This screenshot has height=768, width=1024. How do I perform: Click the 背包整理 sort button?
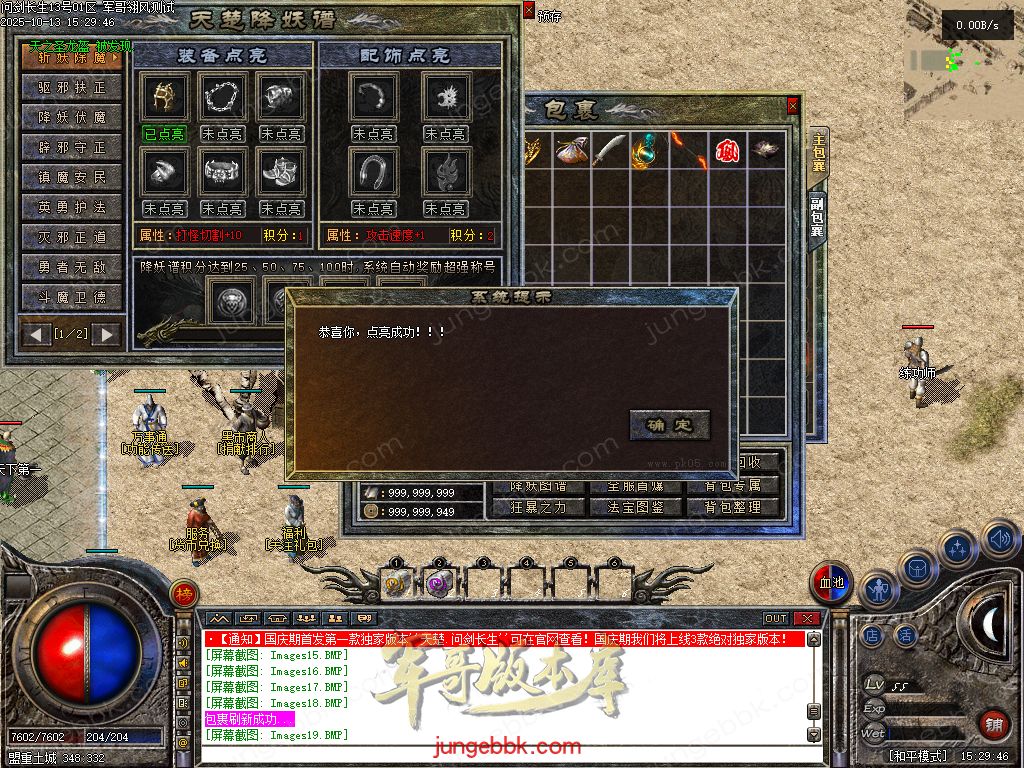click(x=733, y=507)
